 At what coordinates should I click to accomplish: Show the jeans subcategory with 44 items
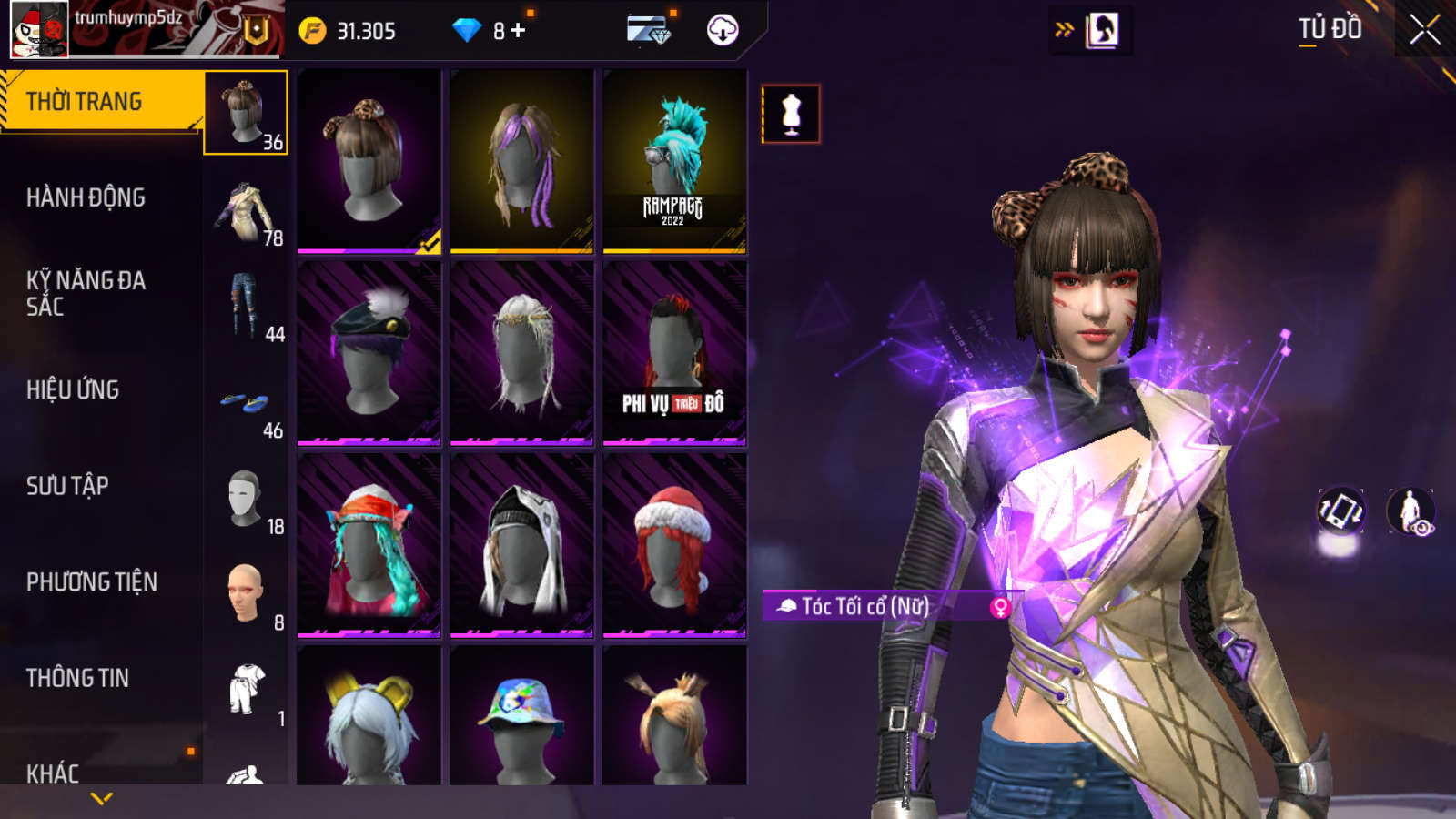tap(246, 308)
